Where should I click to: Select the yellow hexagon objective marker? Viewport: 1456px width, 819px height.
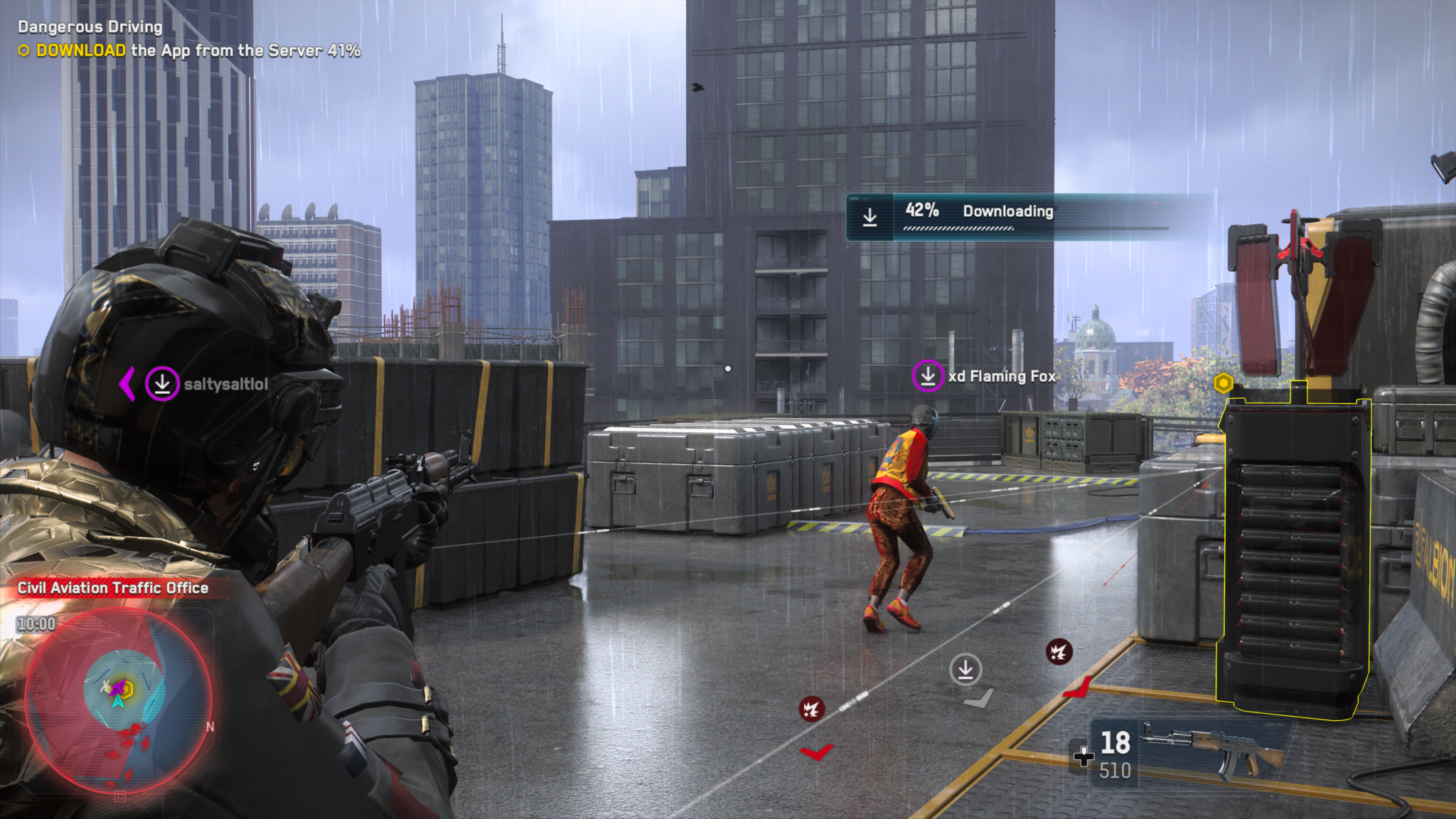(1223, 383)
